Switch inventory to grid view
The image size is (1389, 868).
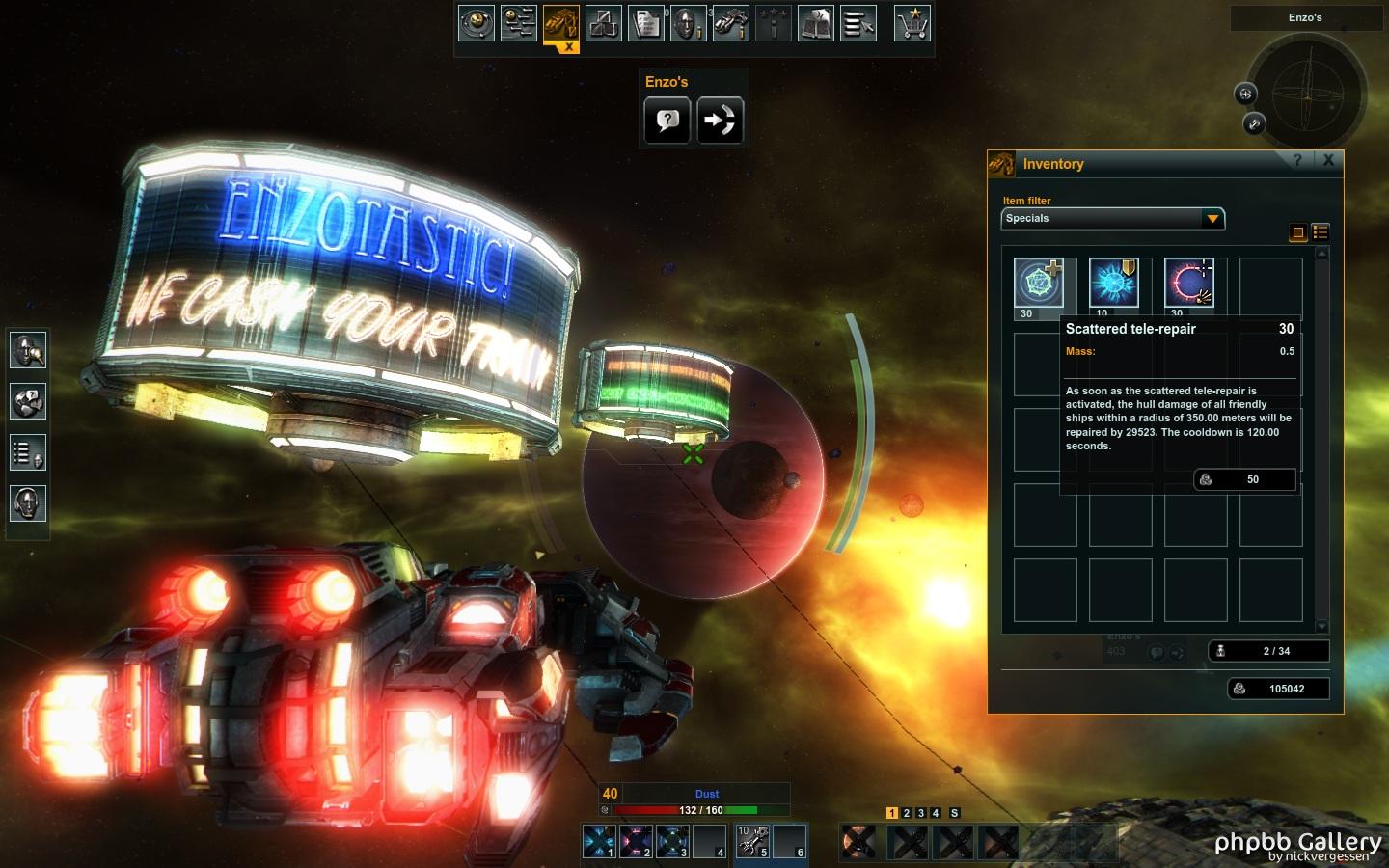click(x=1298, y=232)
